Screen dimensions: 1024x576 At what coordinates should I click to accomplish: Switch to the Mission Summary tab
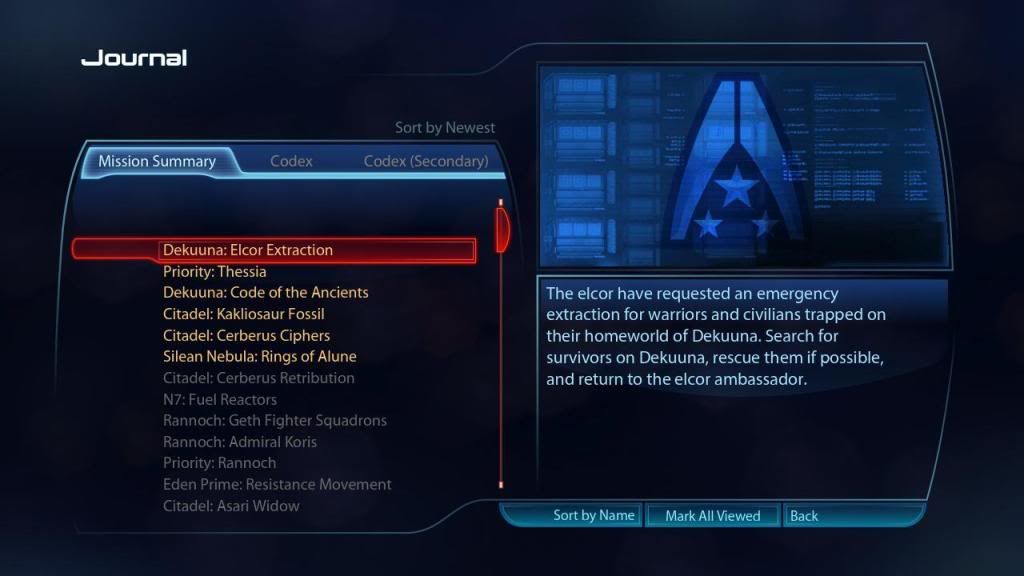point(157,161)
